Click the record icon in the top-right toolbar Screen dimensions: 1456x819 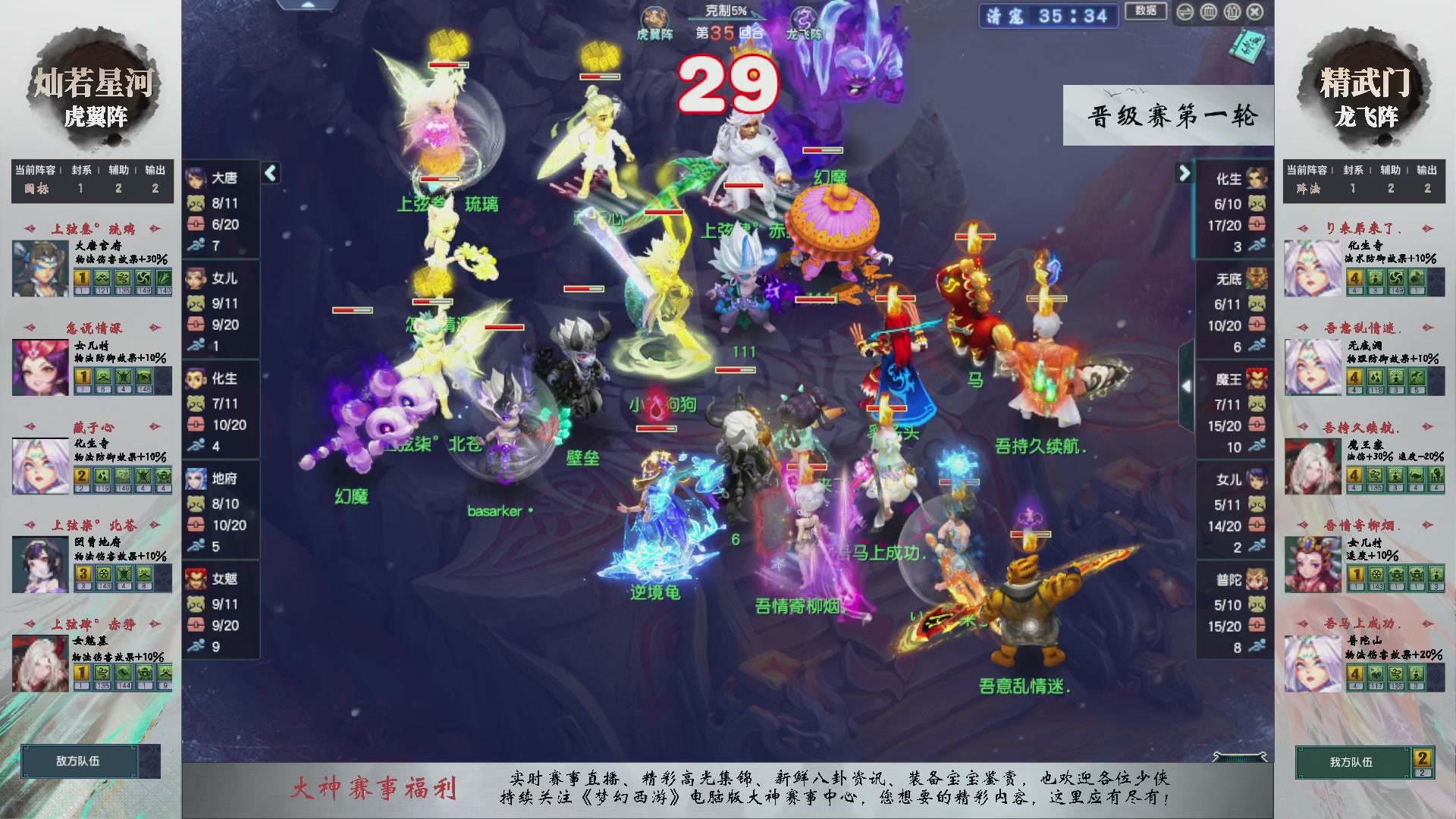1207,11
